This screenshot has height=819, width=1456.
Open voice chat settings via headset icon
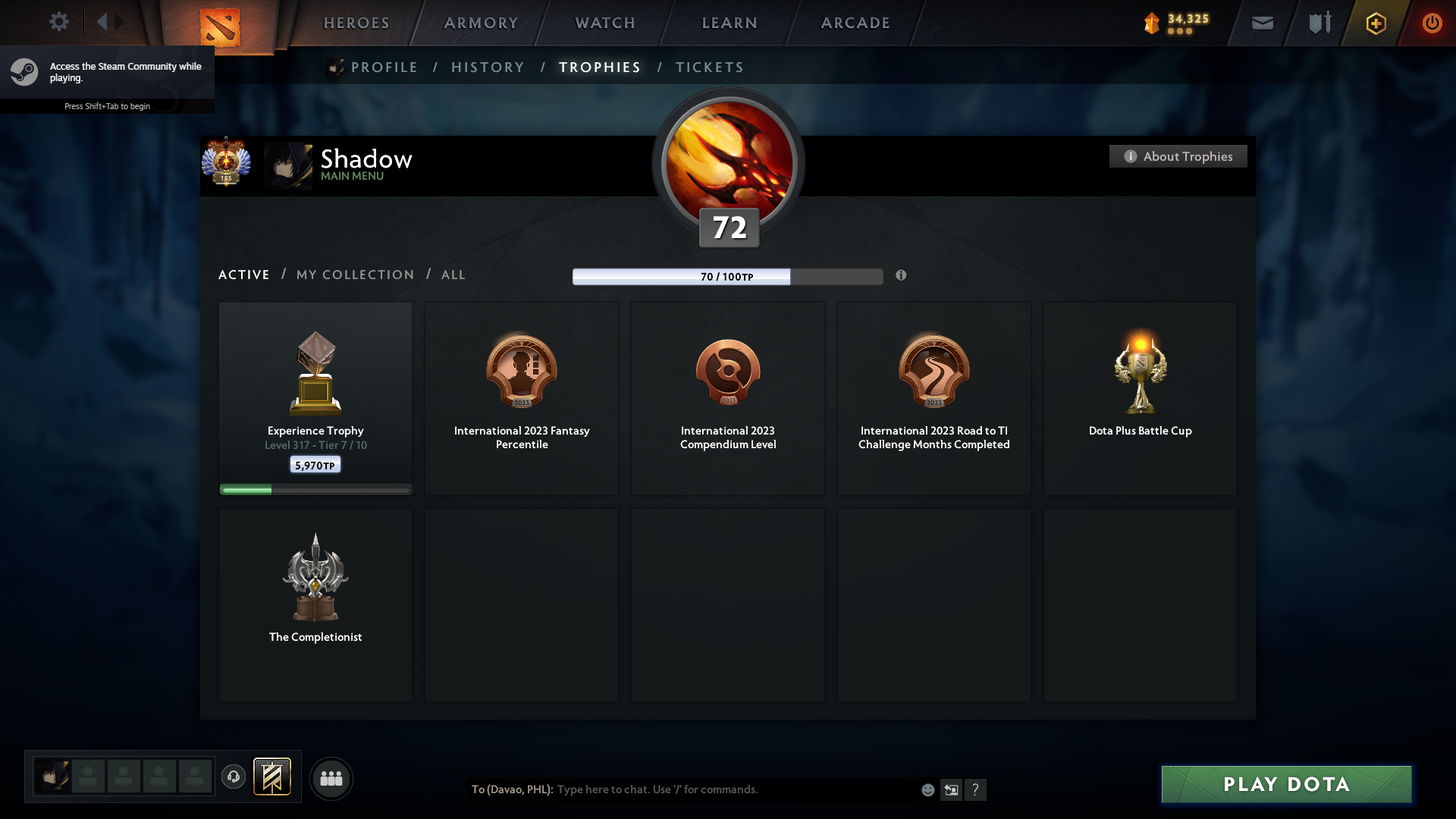coord(234,777)
